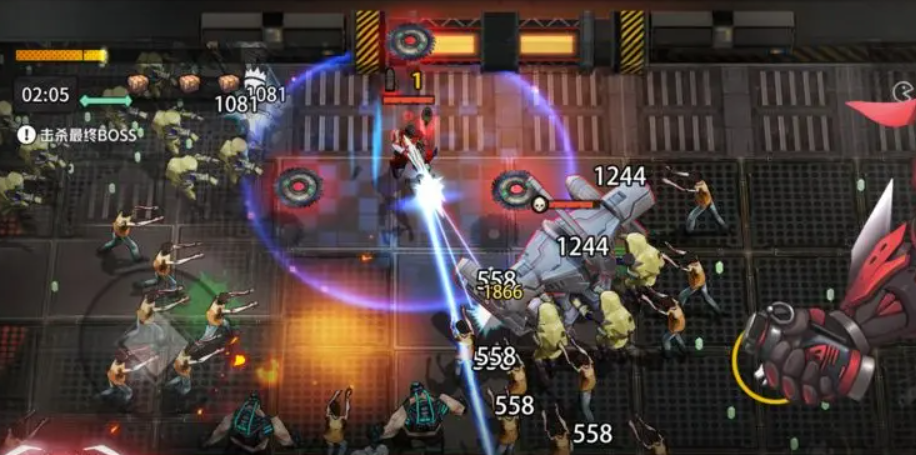Tap the green double-arrow toggle beside the timer
Image resolution: width=916 pixels, height=455 pixels.
105,100
